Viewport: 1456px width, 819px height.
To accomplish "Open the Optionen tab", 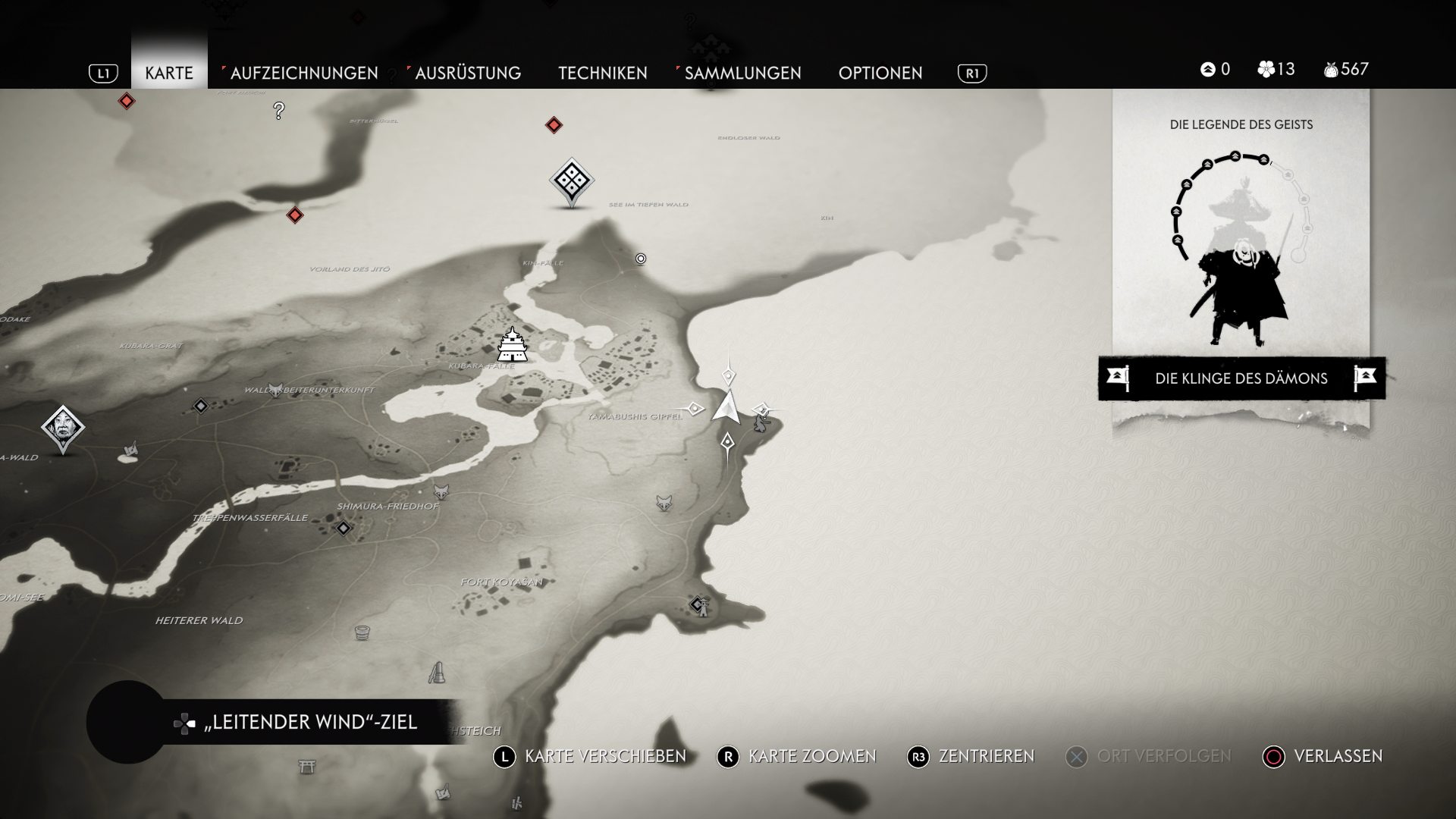I will [880, 73].
